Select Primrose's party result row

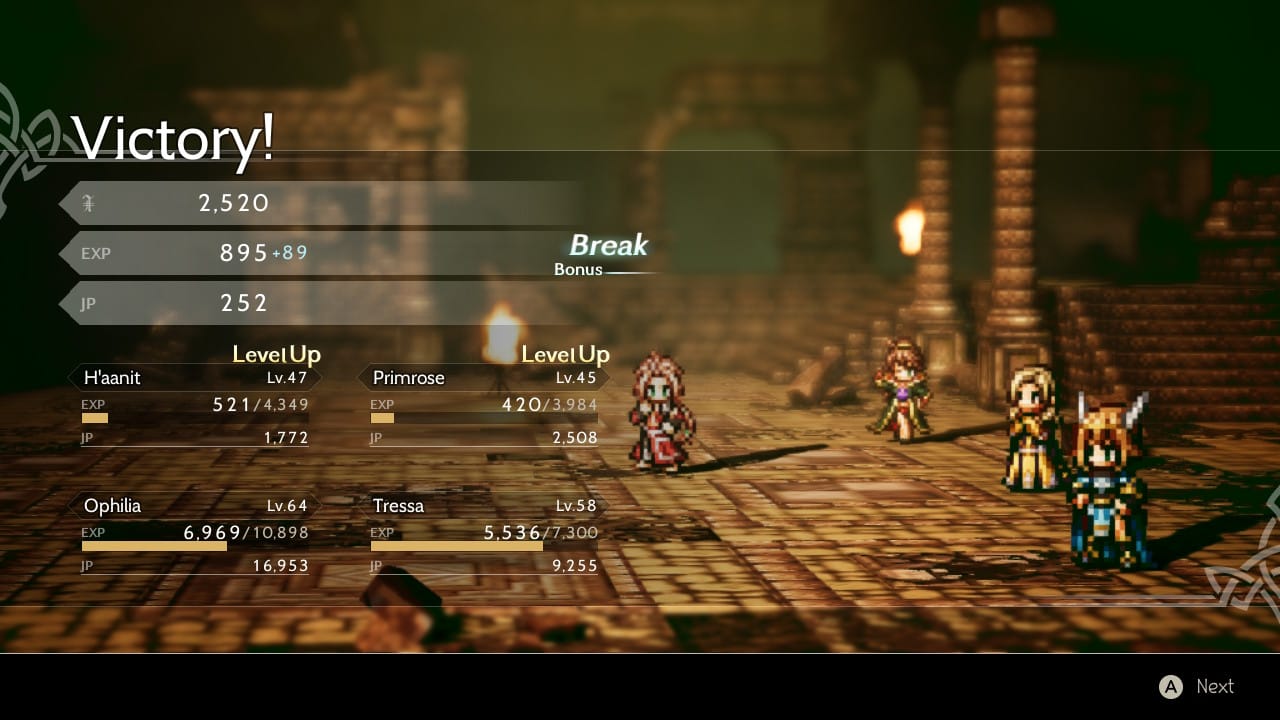[484, 378]
